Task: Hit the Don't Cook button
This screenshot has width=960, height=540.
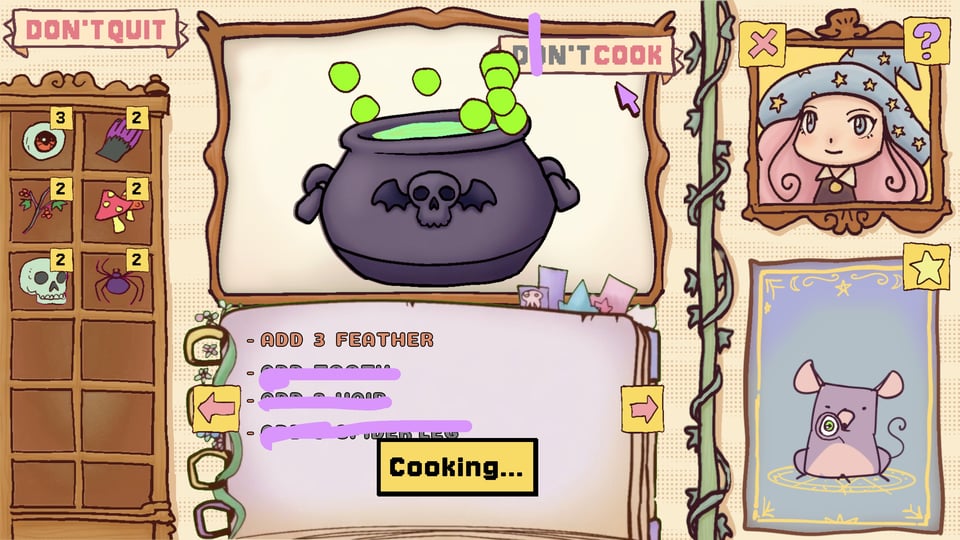Action: point(588,55)
